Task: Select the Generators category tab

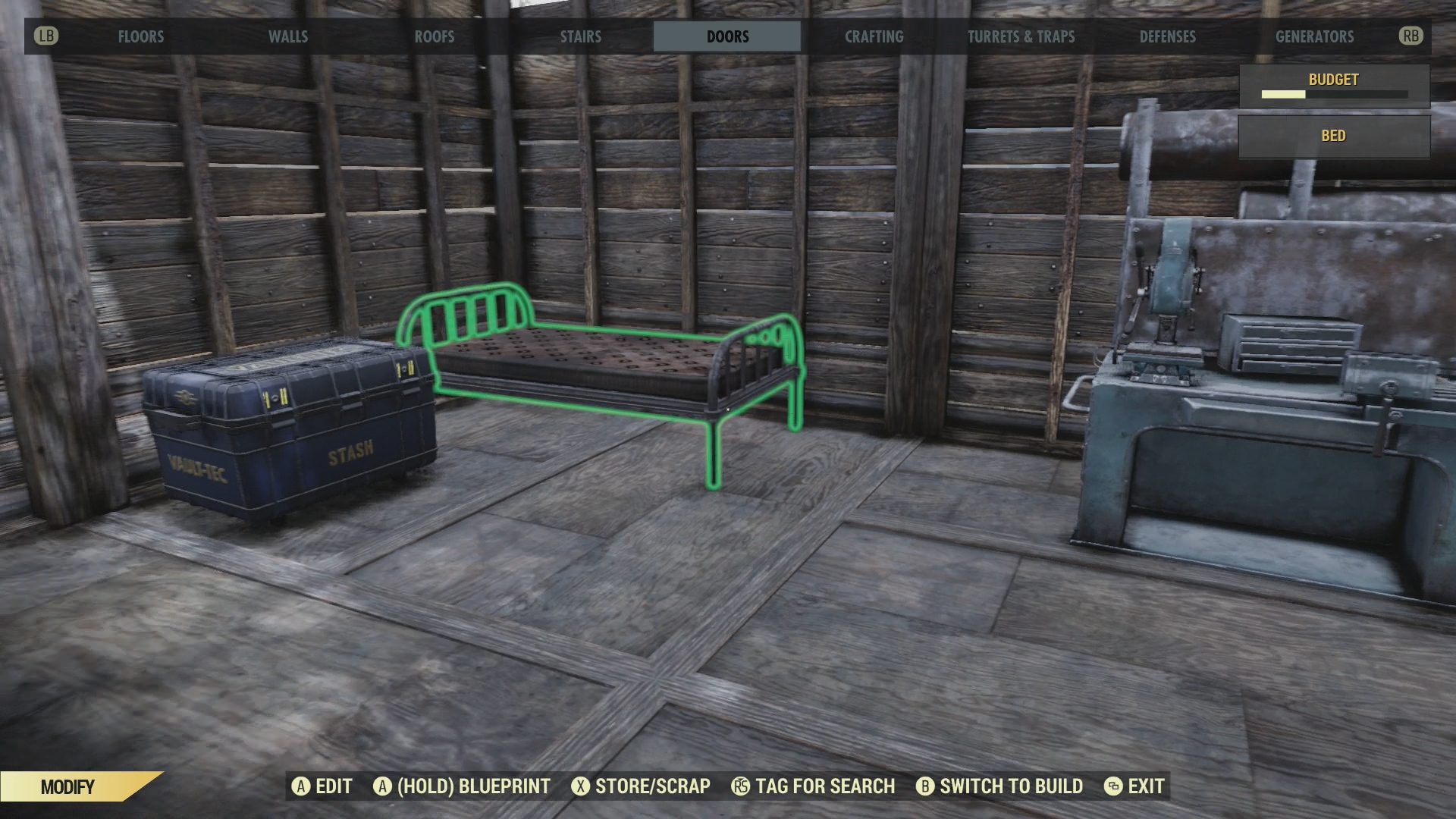Action: 1314,36
